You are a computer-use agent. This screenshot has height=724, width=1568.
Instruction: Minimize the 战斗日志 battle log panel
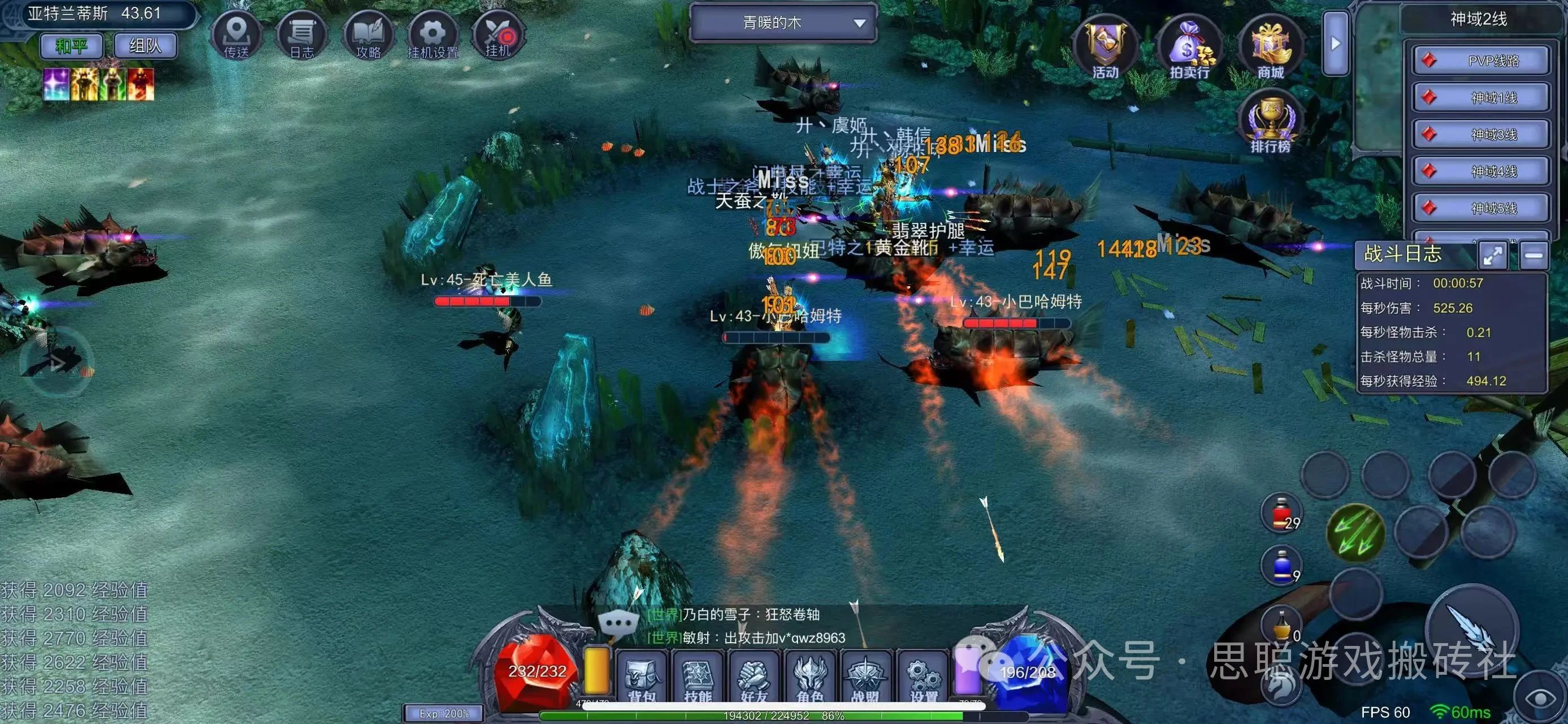(1534, 256)
